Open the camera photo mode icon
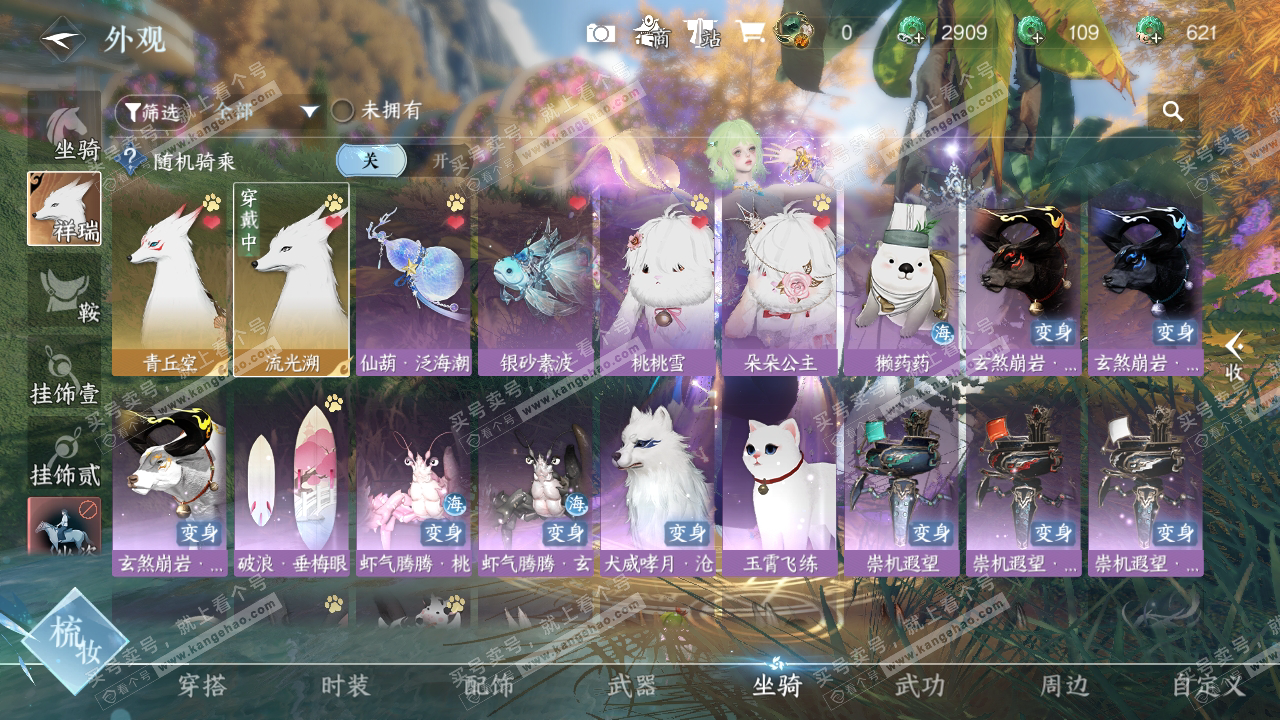Screen dimensions: 1280x720 [x=601, y=33]
